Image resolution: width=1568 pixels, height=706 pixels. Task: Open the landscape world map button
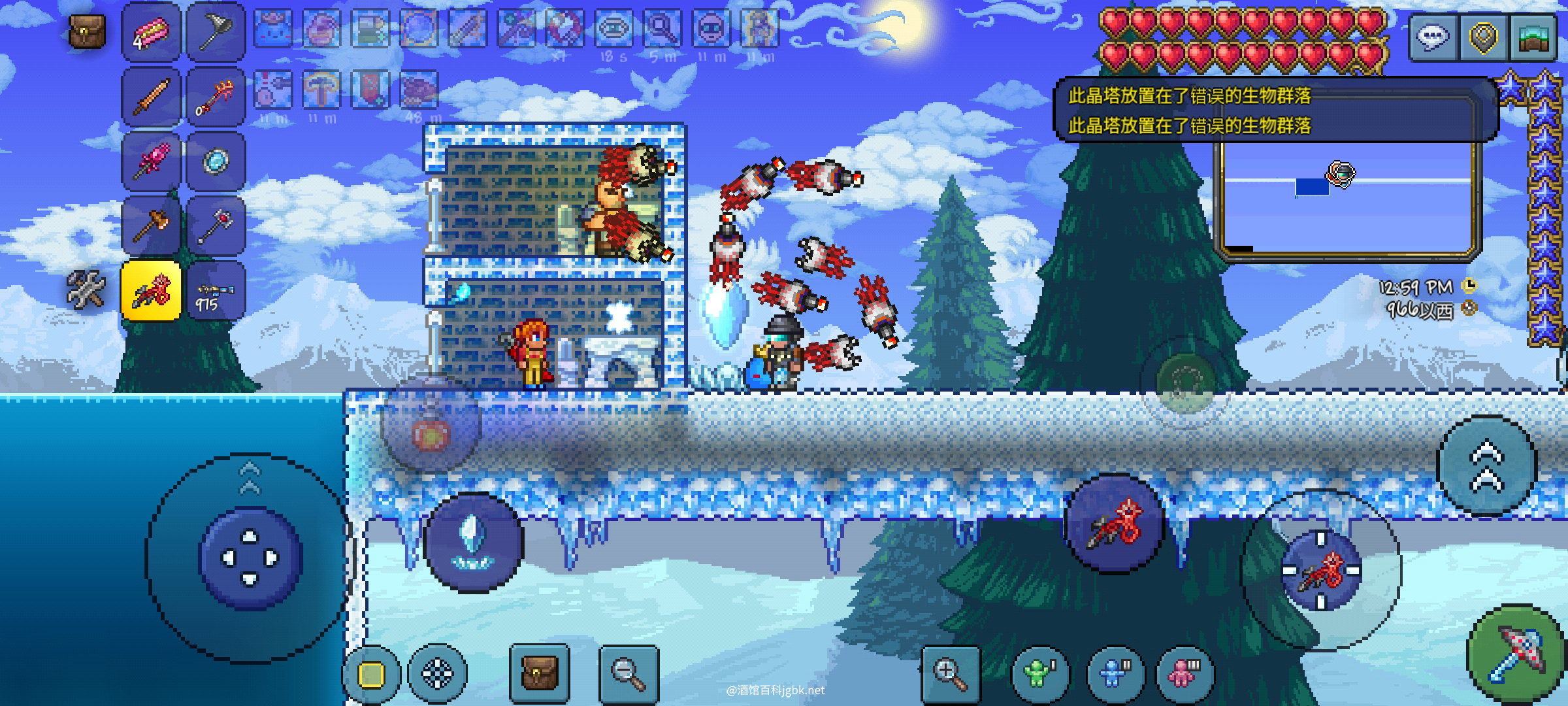(x=1531, y=37)
